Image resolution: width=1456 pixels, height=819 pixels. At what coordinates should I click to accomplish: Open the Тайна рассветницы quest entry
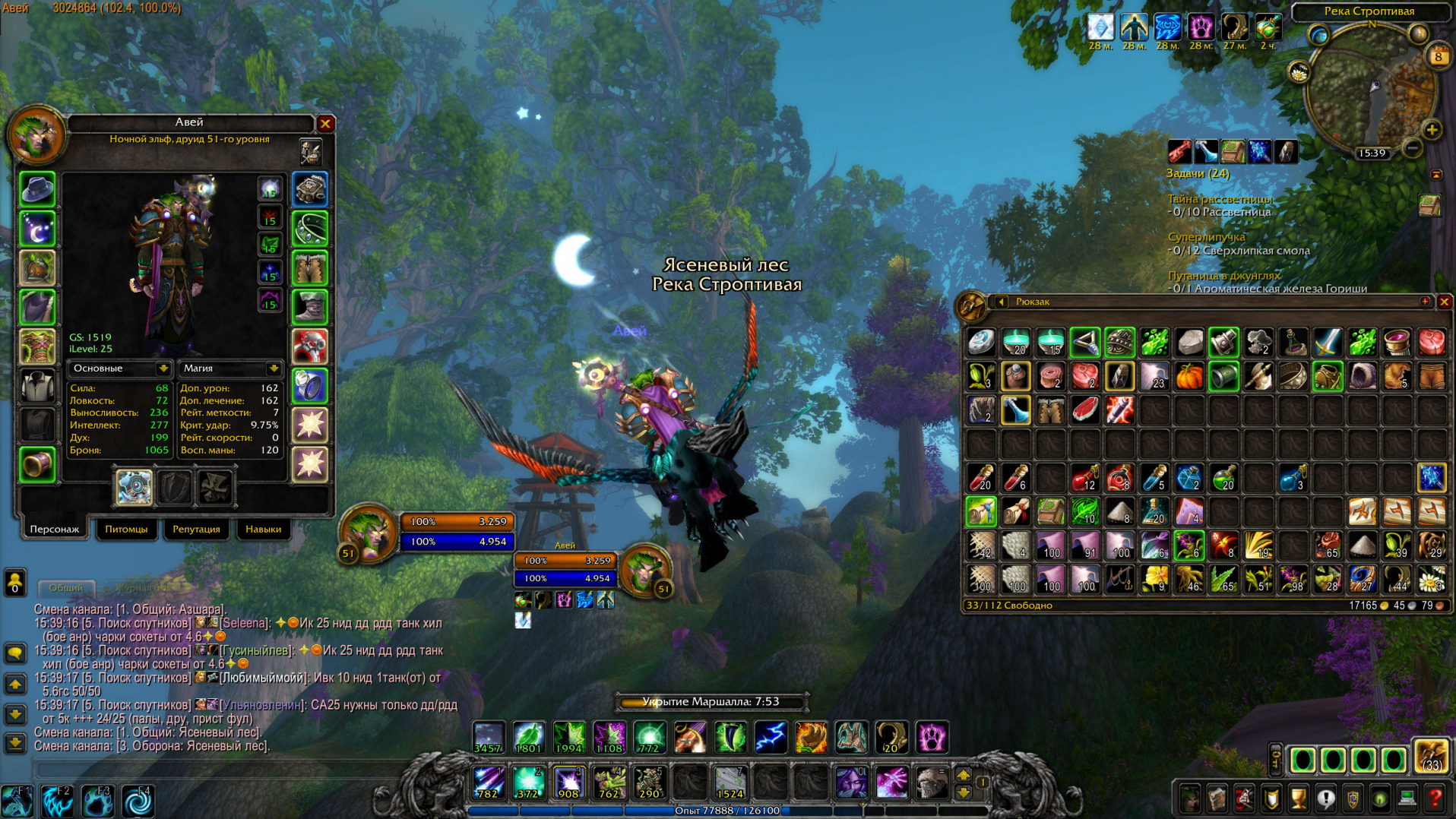(x=1220, y=199)
